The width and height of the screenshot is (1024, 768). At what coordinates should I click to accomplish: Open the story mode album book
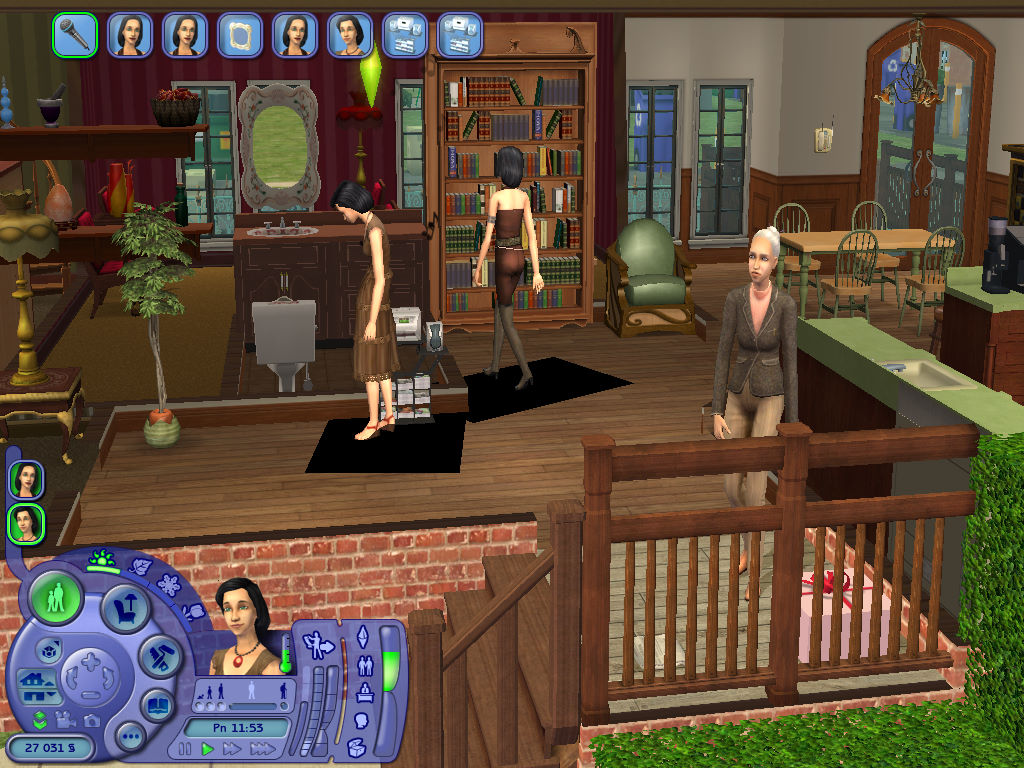[157, 705]
